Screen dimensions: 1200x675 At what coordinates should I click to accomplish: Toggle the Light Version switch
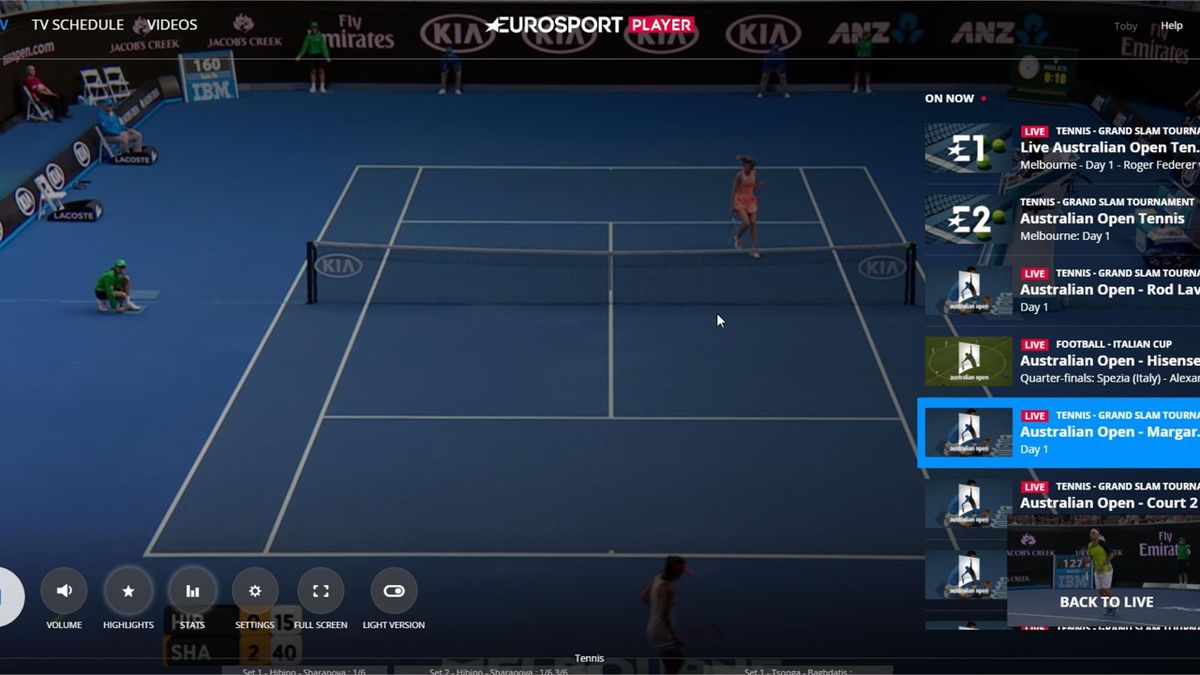click(394, 591)
